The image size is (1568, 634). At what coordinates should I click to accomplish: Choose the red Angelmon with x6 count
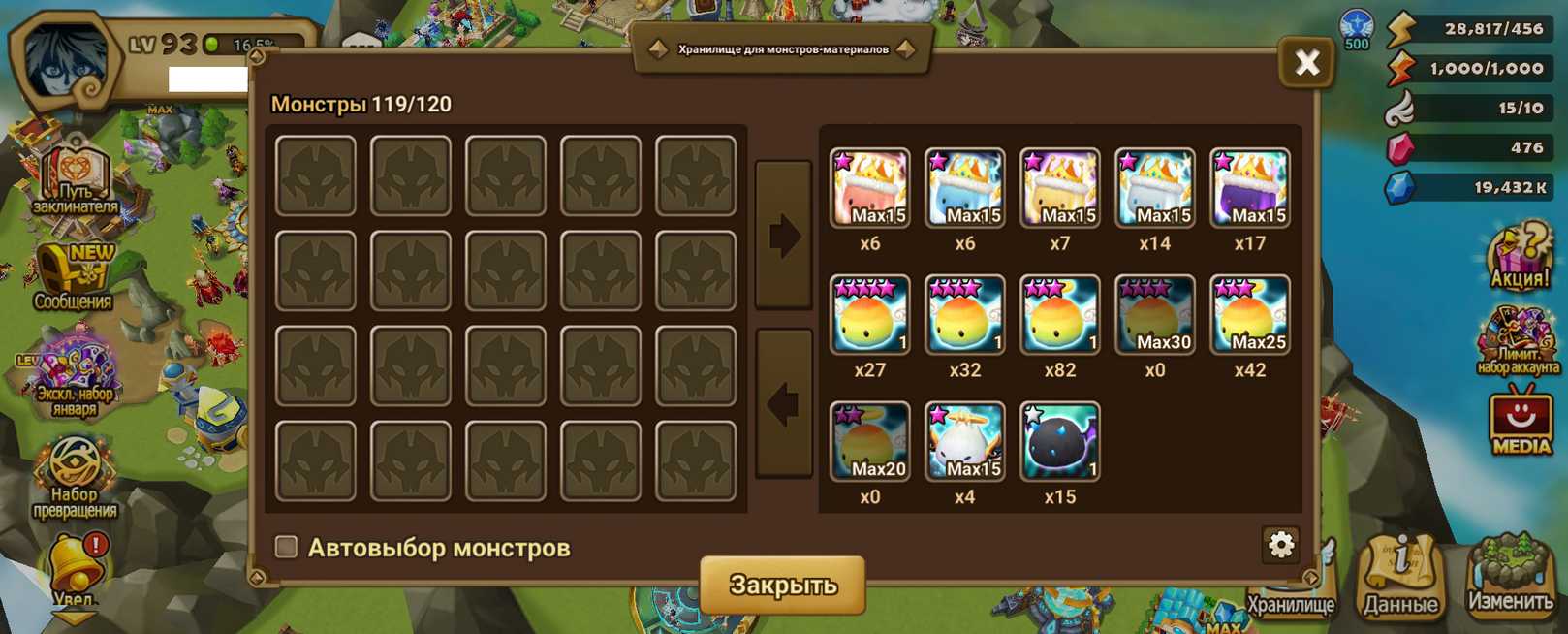pyautogui.click(x=869, y=188)
